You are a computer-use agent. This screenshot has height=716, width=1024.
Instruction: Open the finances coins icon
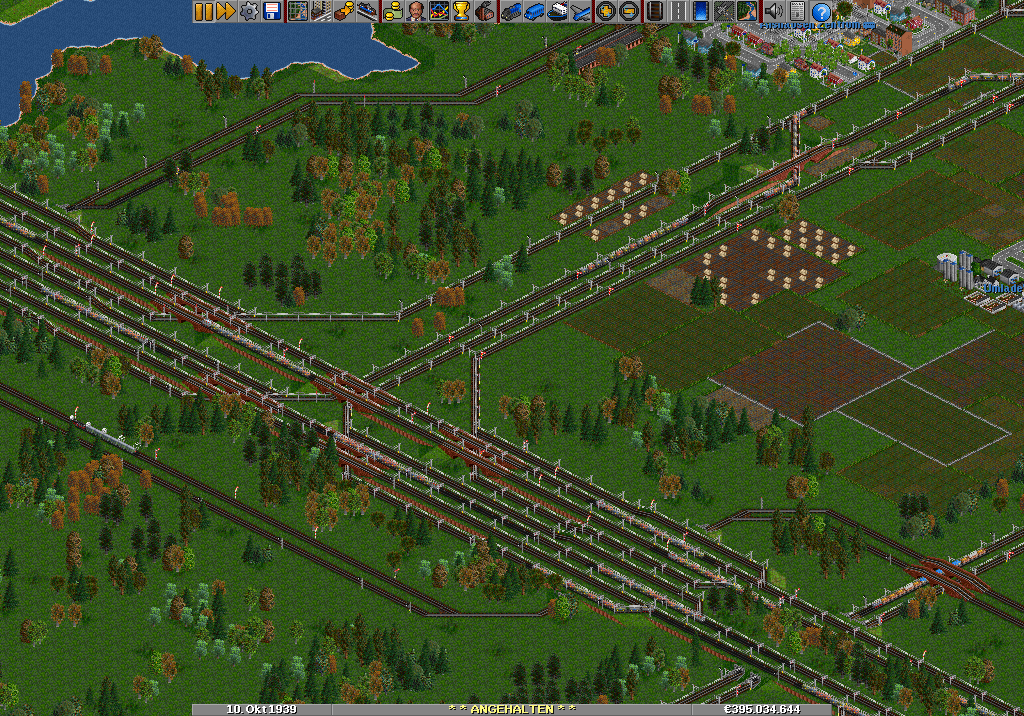[393, 11]
